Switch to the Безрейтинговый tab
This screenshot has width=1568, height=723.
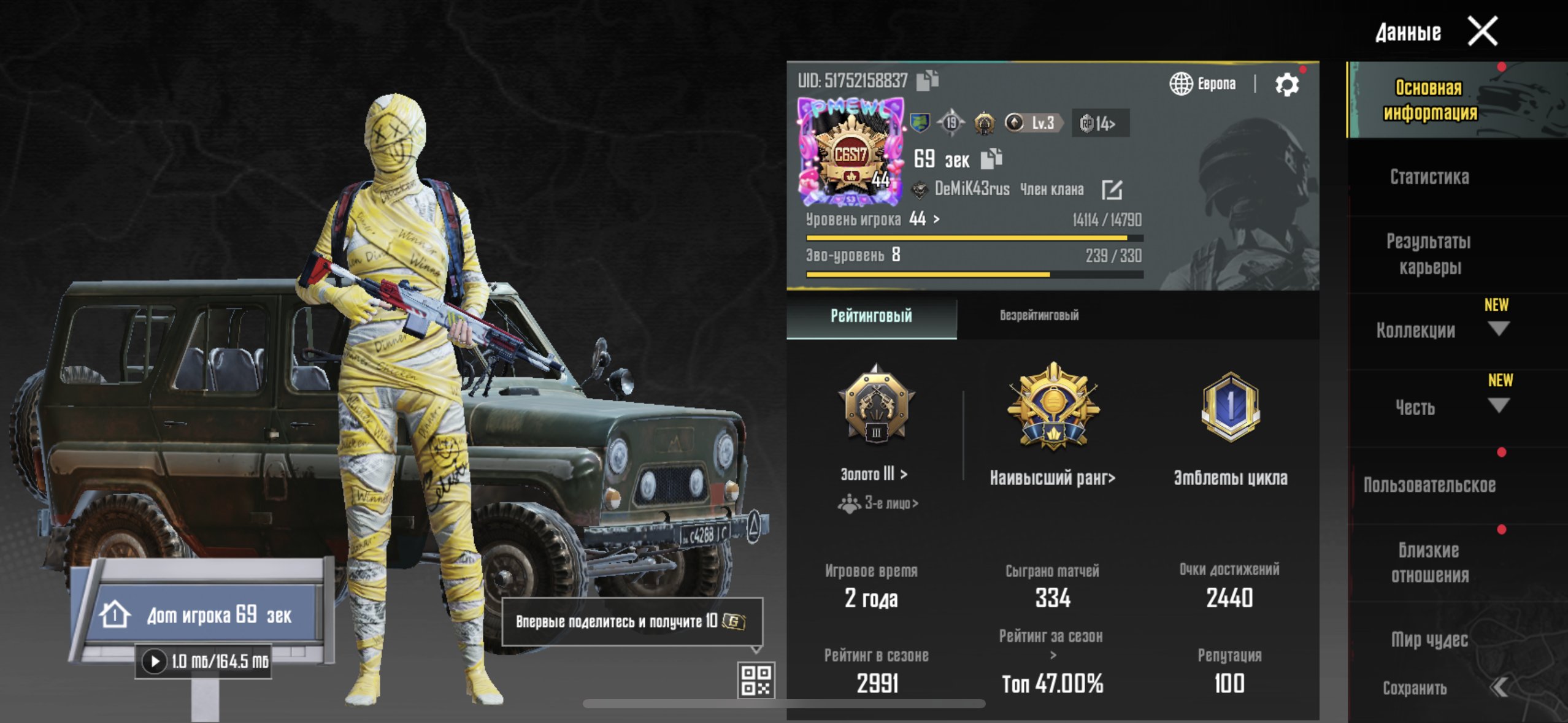[x=1039, y=316]
